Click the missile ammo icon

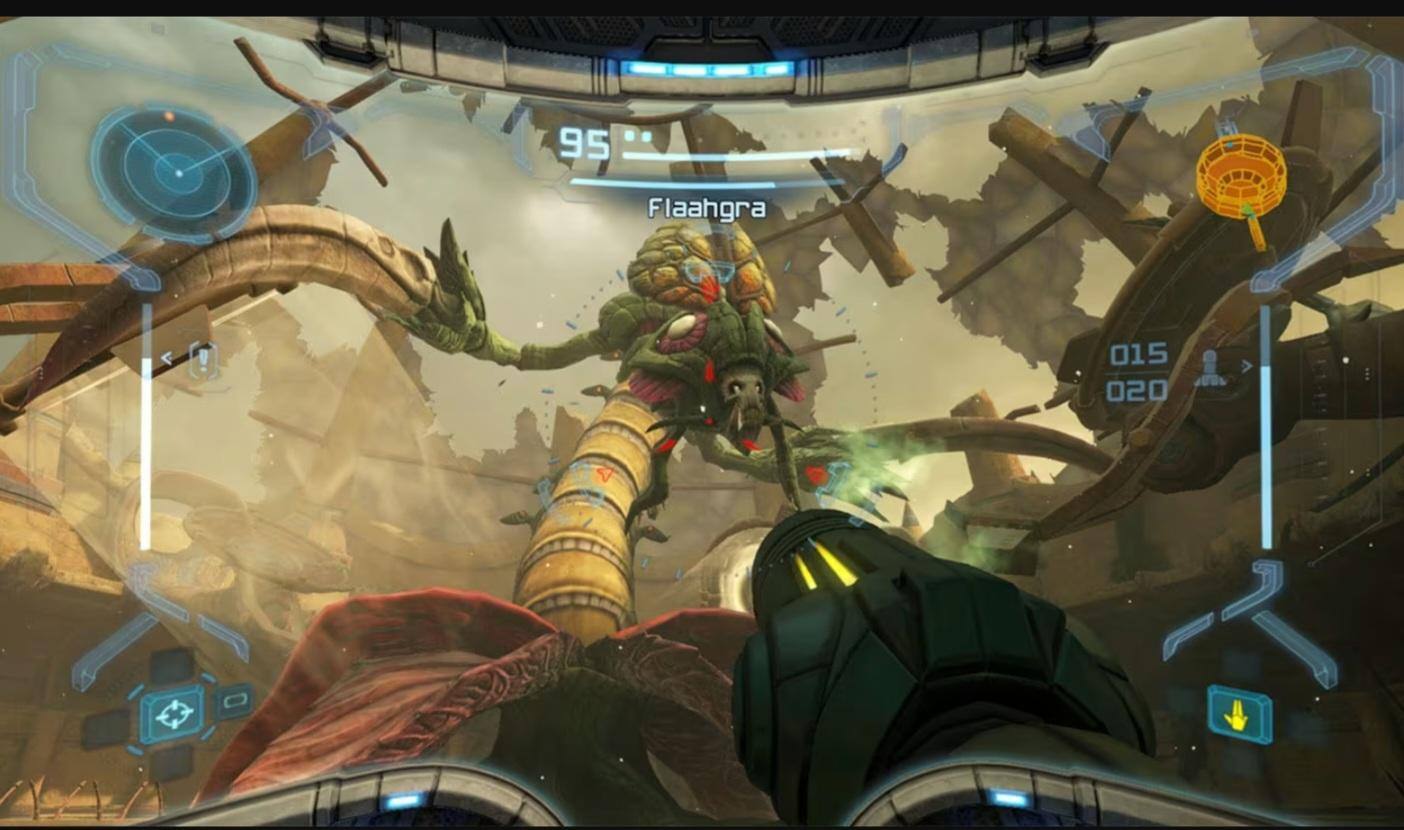[x=1209, y=368]
